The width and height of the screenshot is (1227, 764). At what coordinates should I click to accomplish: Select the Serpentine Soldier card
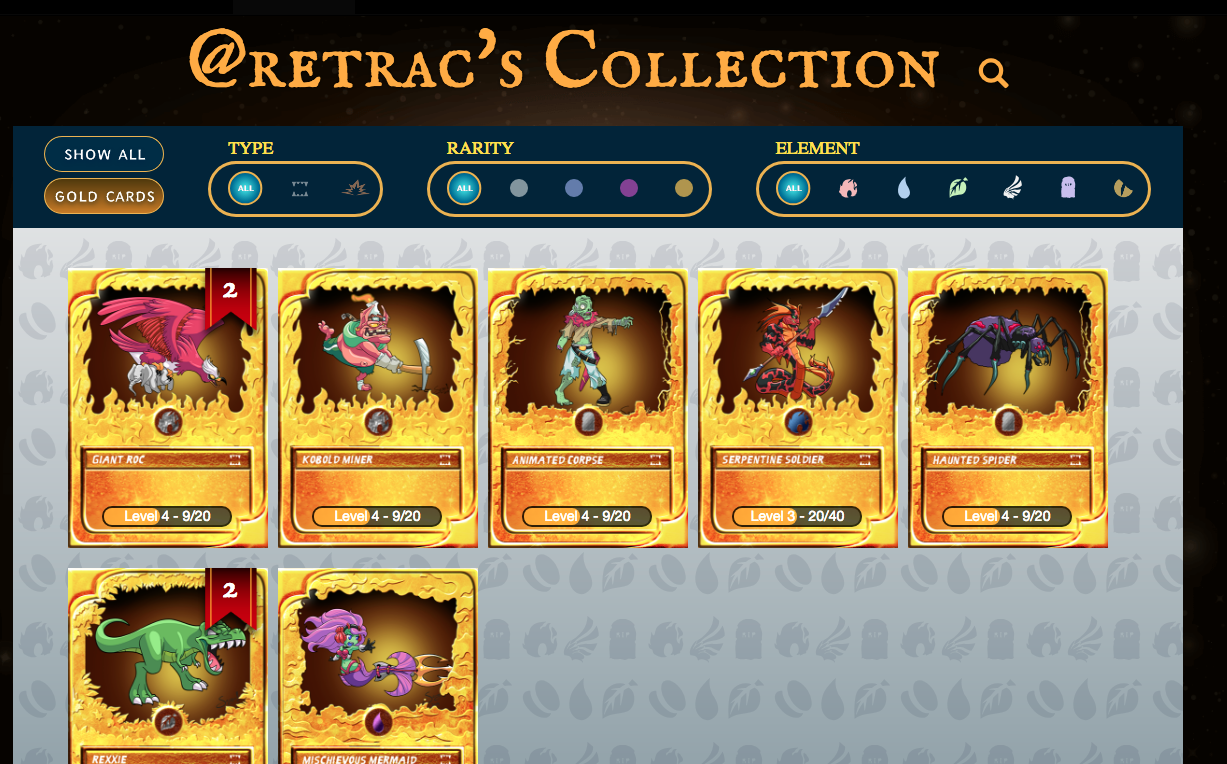coord(797,407)
